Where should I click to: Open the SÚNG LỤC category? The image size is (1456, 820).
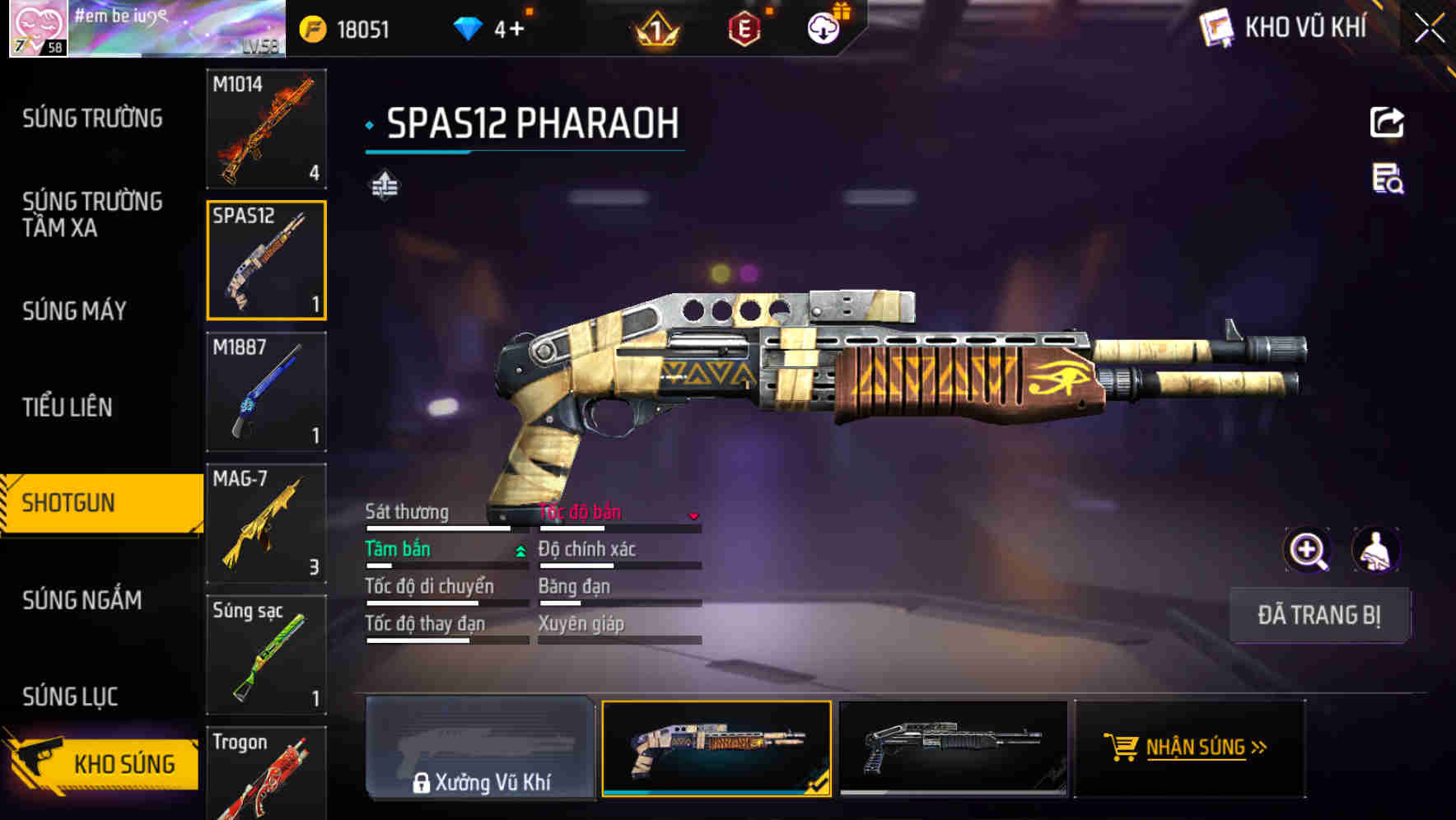70,697
